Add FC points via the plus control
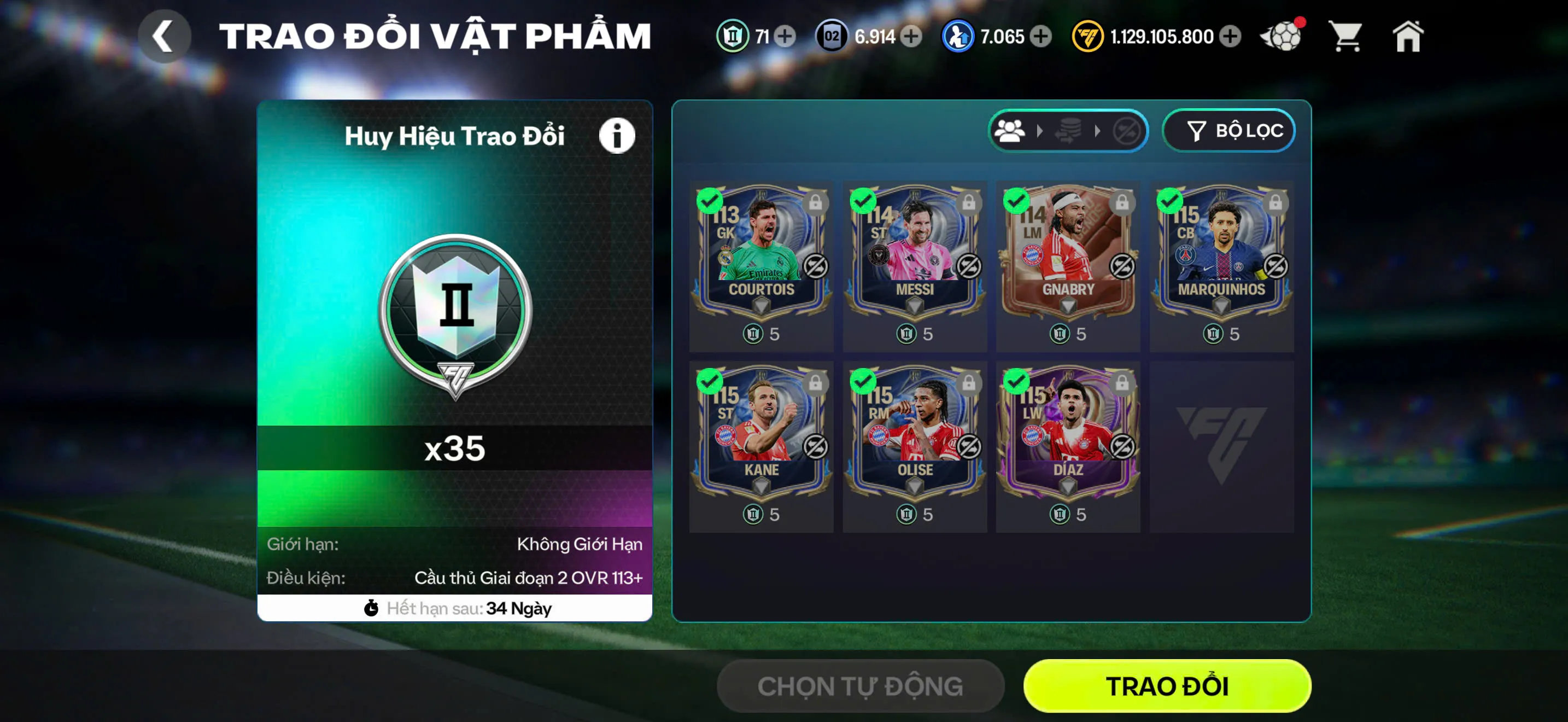 click(1231, 37)
